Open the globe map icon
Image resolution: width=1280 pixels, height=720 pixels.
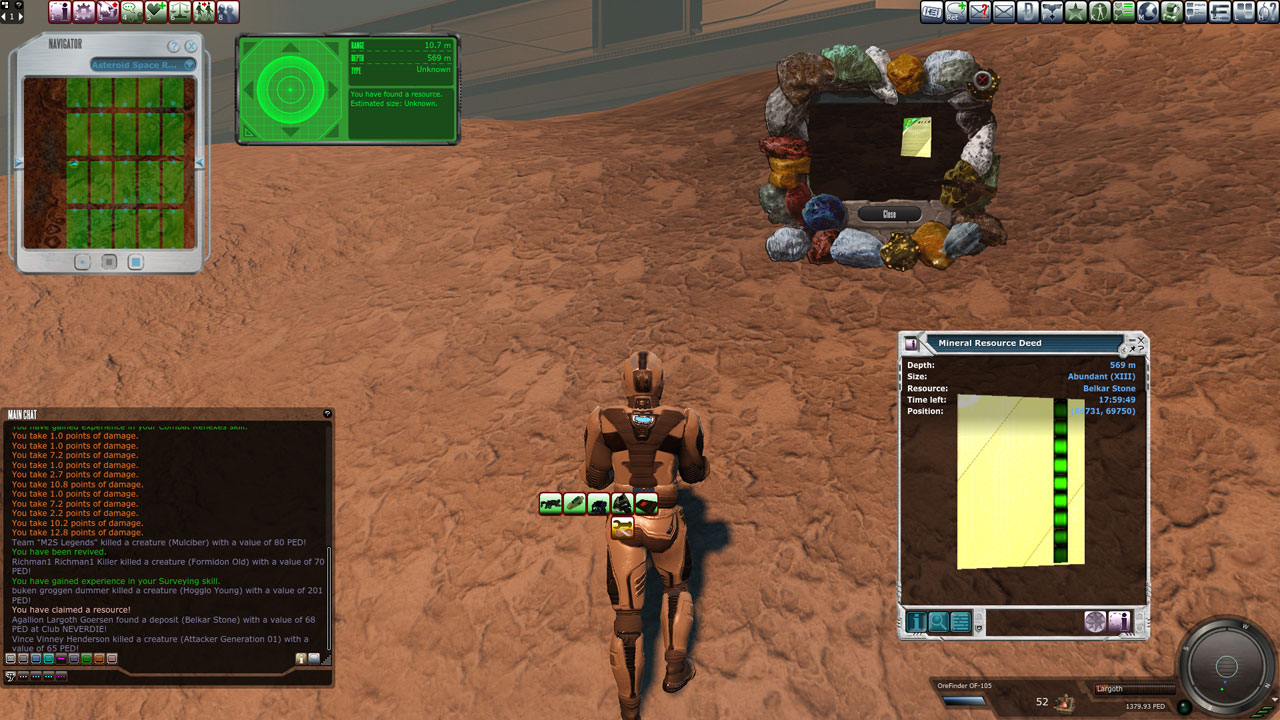coord(1148,12)
